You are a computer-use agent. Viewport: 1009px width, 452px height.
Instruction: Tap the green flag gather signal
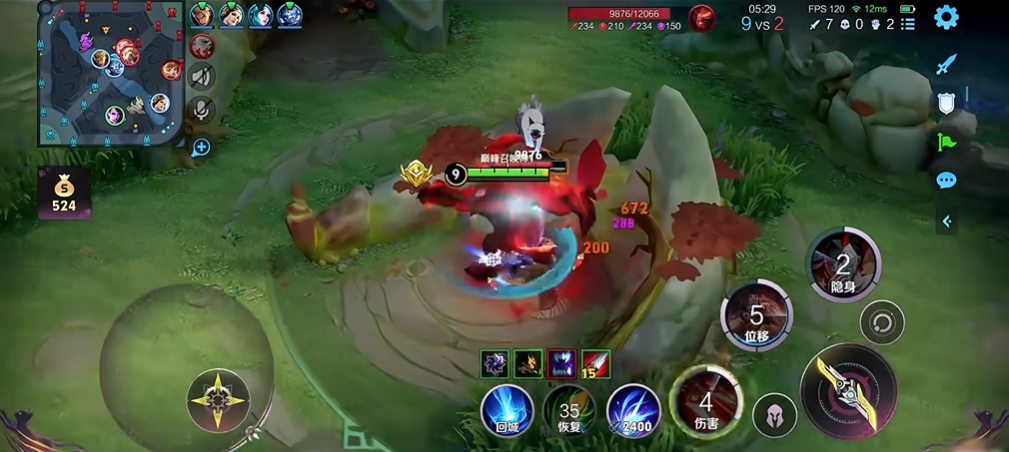tap(946, 141)
